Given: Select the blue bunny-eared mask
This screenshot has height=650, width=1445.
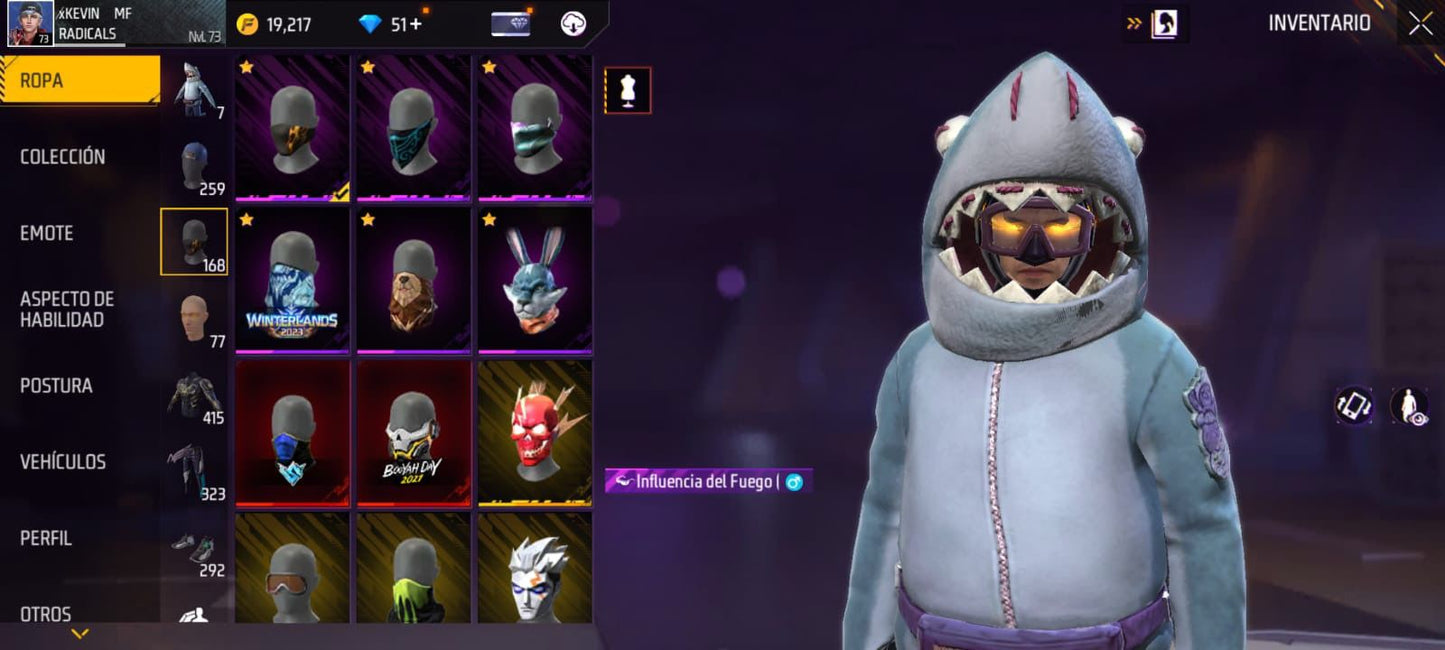Looking at the screenshot, I should point(534,280).
